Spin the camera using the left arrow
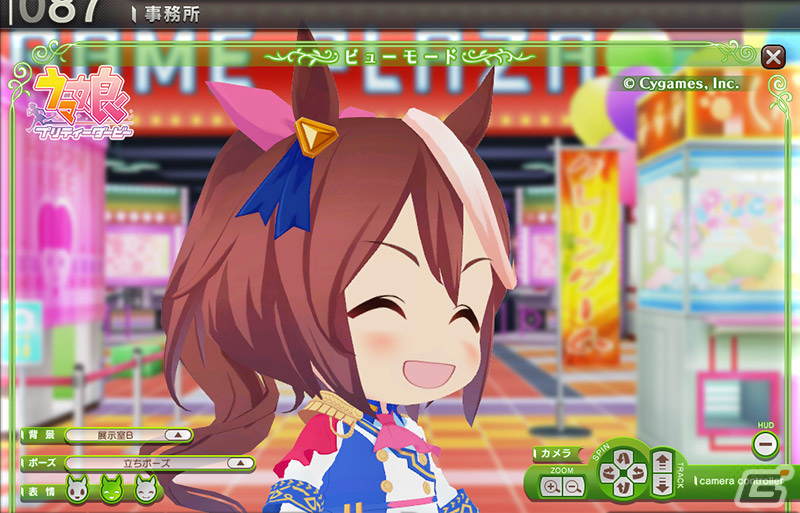Screen dimensions: 800x513 pos(606,471)
